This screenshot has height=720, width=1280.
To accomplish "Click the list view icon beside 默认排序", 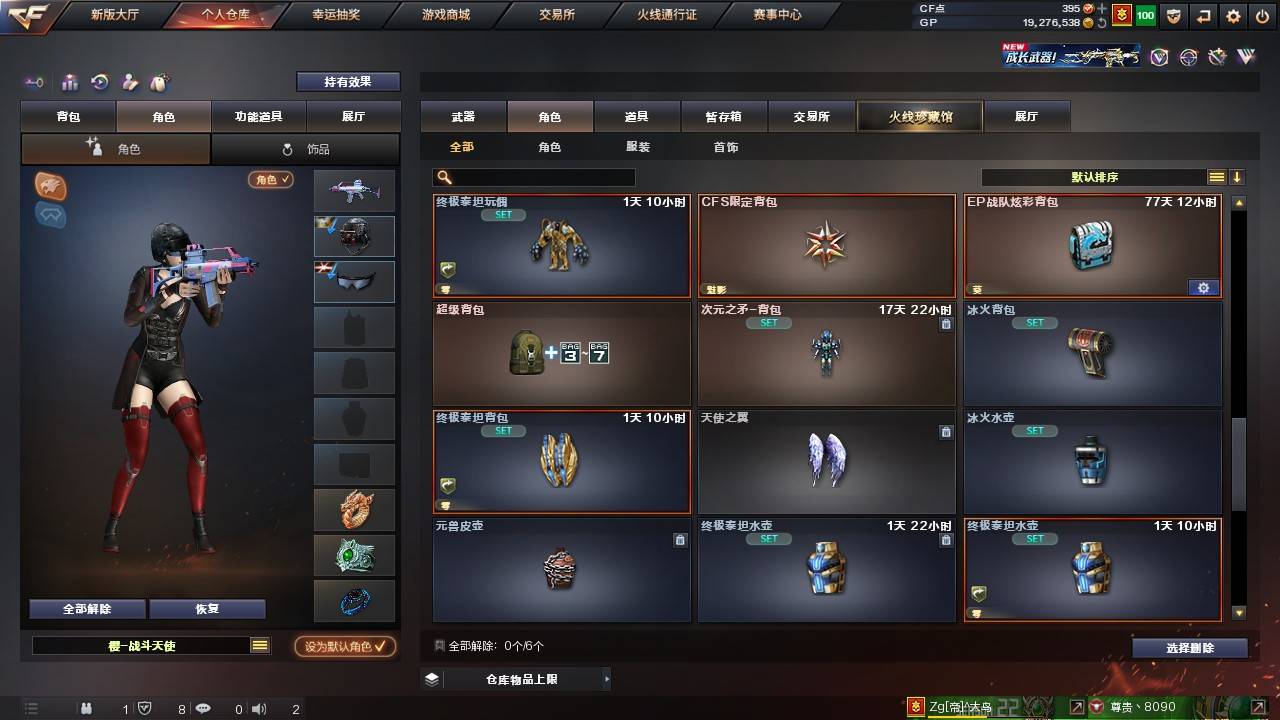I will (x=1216, y=175).
